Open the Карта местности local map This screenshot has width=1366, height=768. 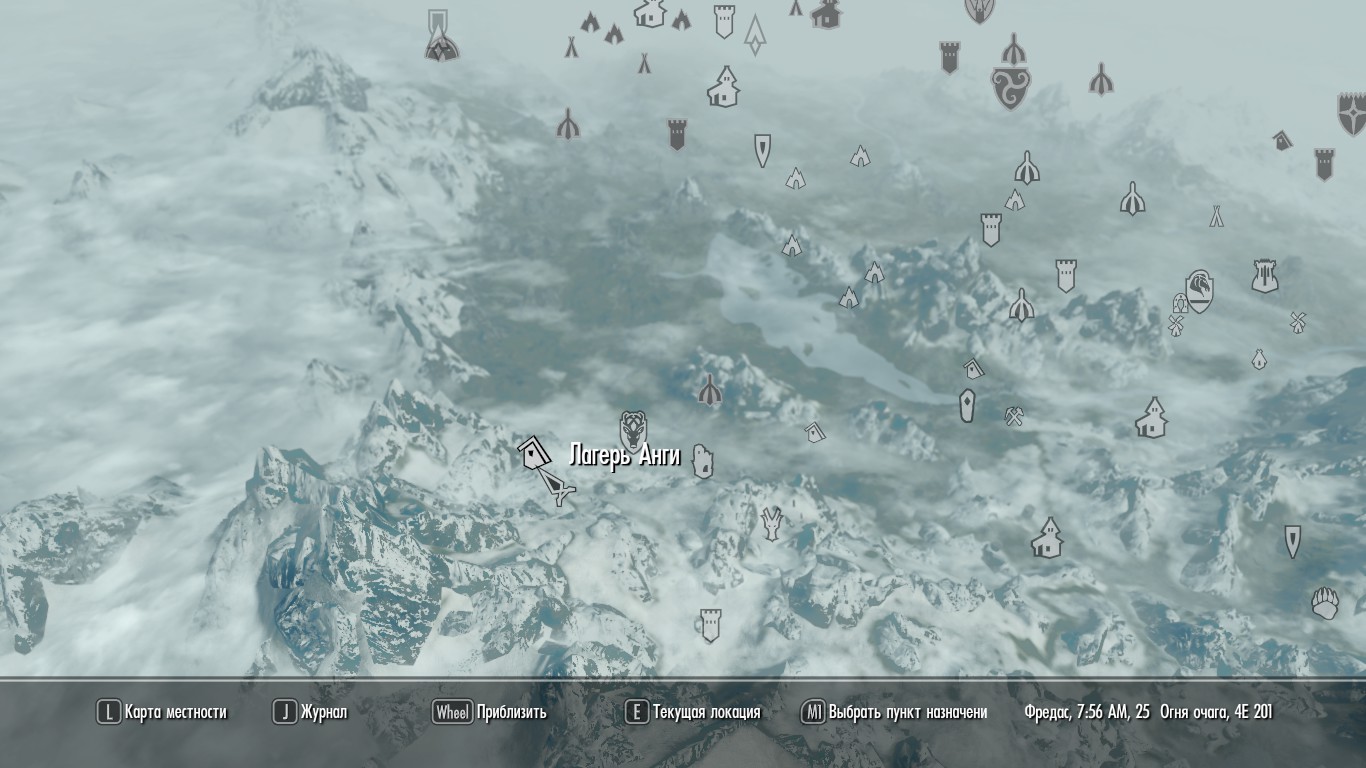pos(162,712)
